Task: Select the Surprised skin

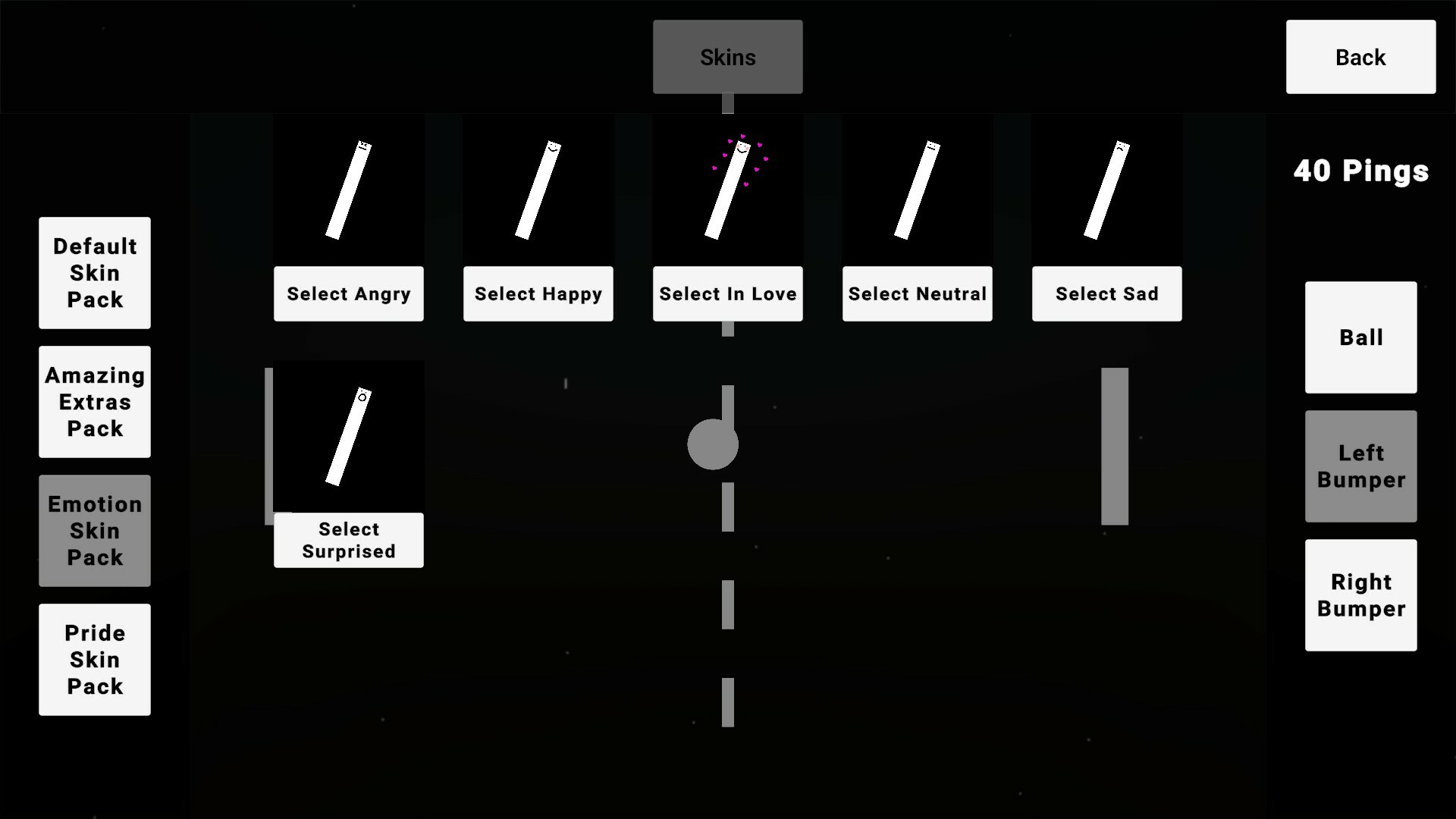Action: pyautogui.click(x=348, y=540)
